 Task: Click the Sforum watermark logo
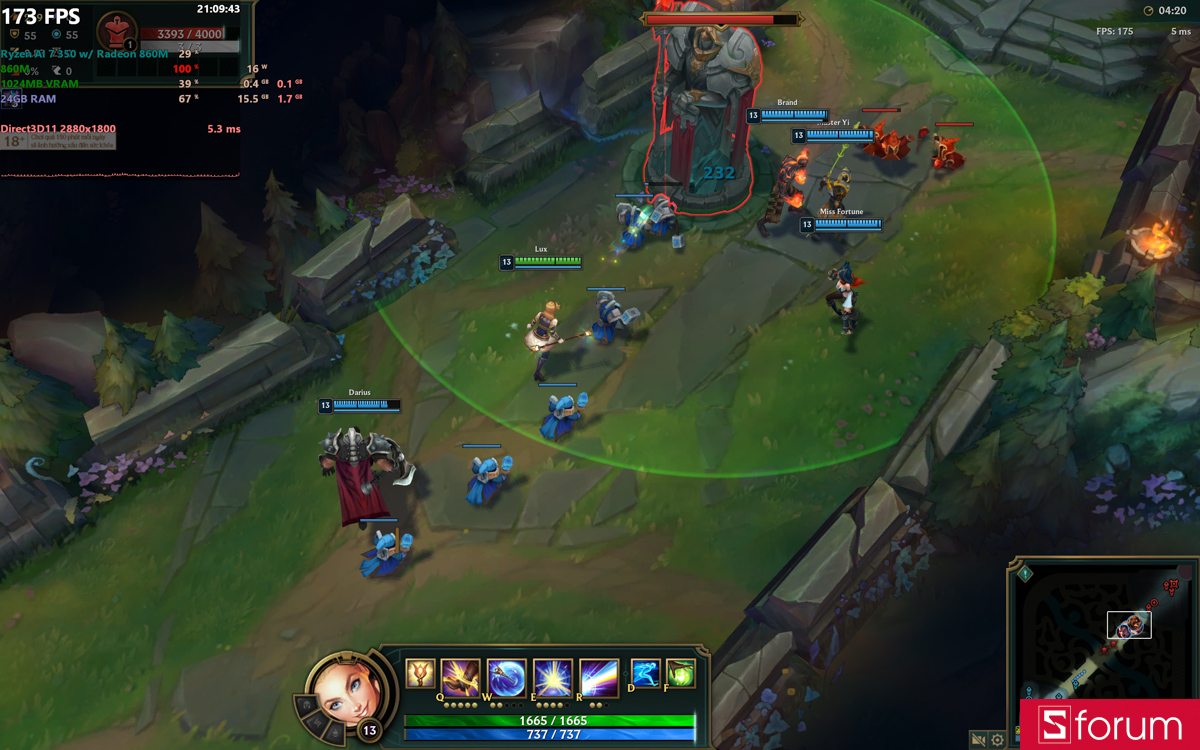tap(1109, 725)
